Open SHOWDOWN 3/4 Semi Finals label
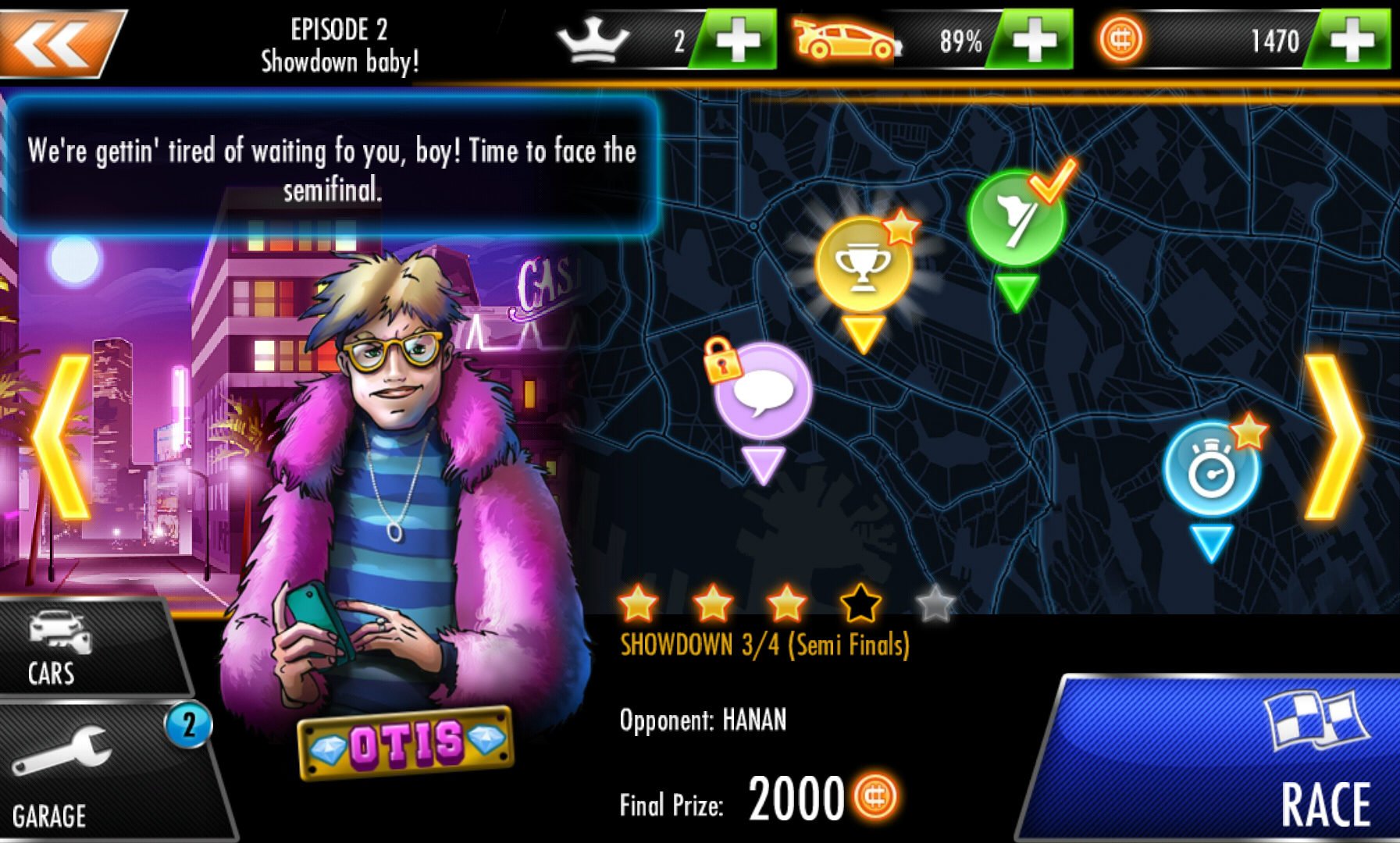Screen dimensions: 1400x843 [x=765, y=645]
